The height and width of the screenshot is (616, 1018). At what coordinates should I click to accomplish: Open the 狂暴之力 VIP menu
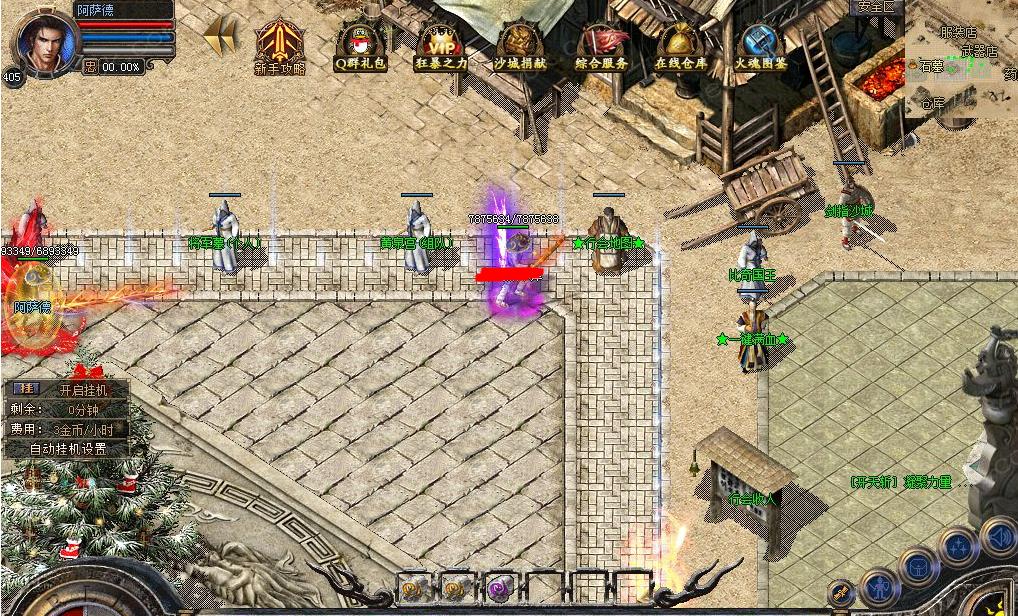coord(440,45)
